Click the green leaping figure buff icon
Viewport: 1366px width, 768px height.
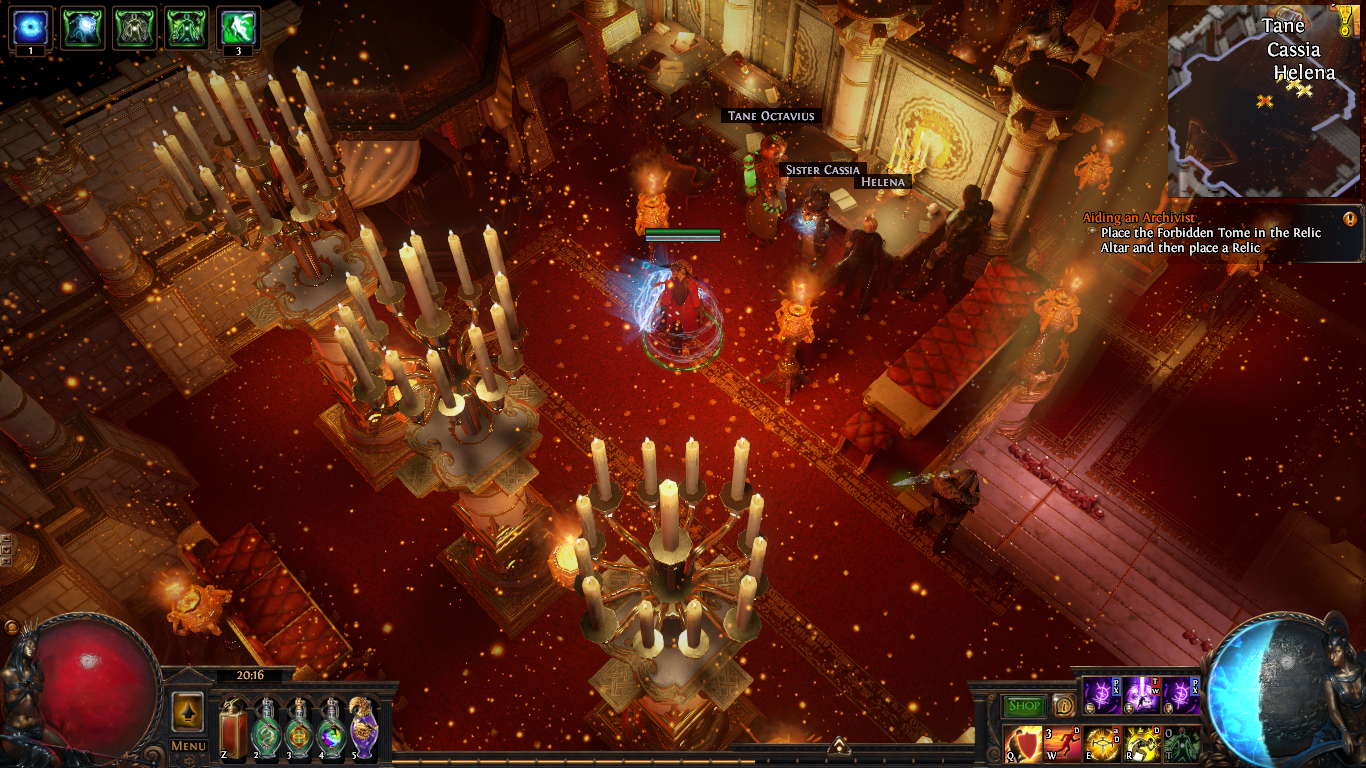(239, 27)
